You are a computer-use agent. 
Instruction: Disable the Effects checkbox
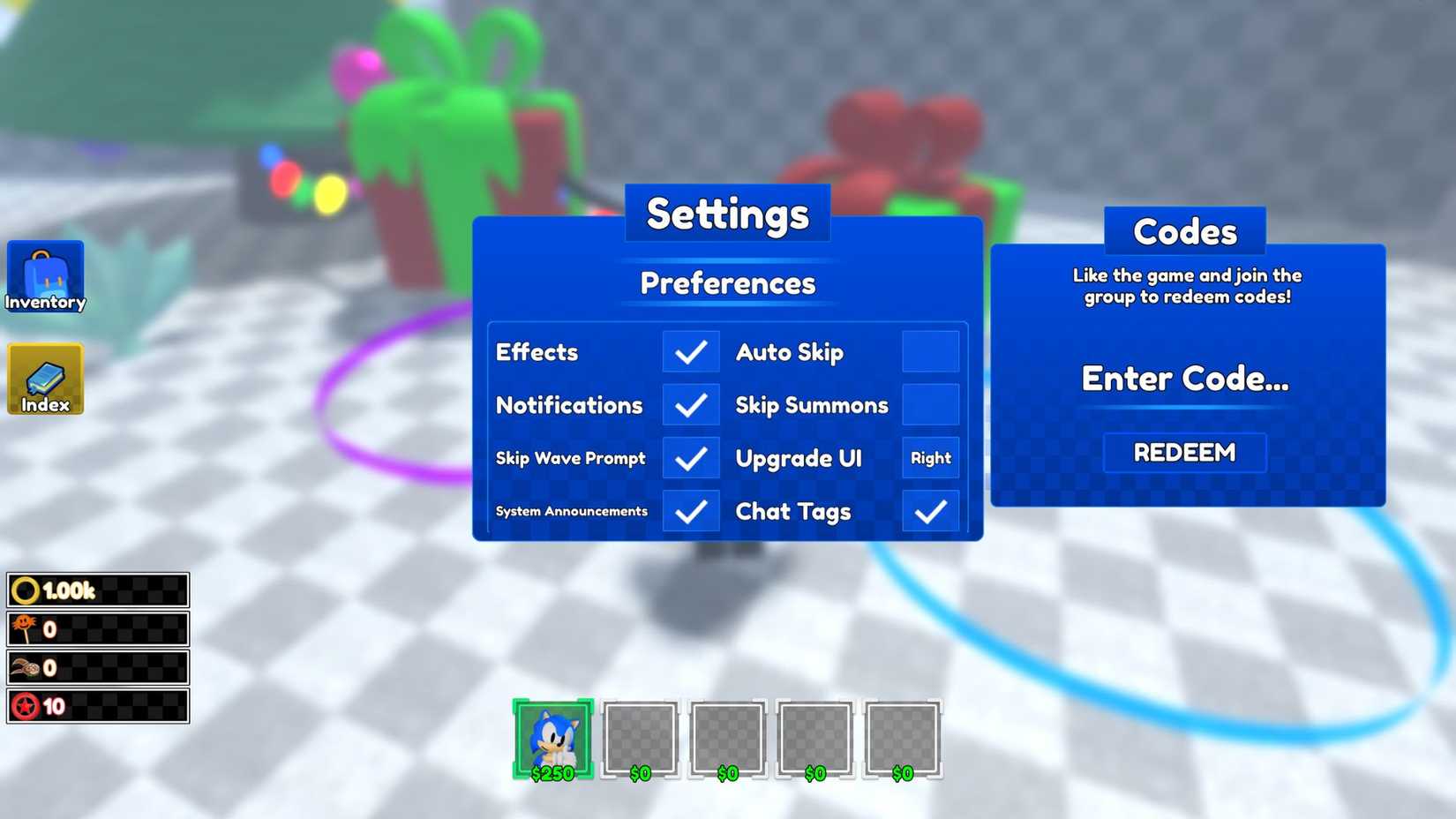click(x=692, y=351)
